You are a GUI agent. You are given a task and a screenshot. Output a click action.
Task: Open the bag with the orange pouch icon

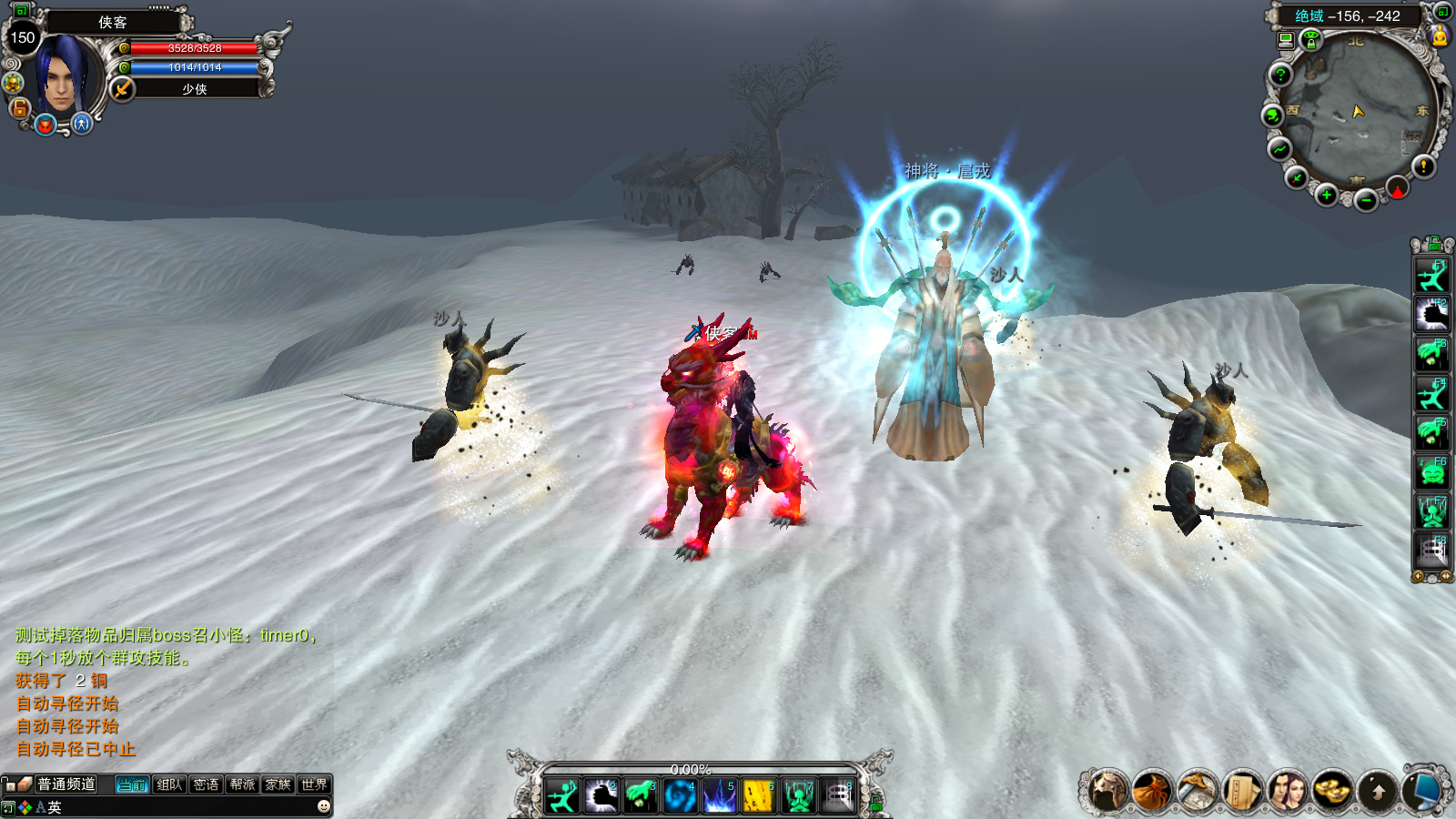[1152, 791]
